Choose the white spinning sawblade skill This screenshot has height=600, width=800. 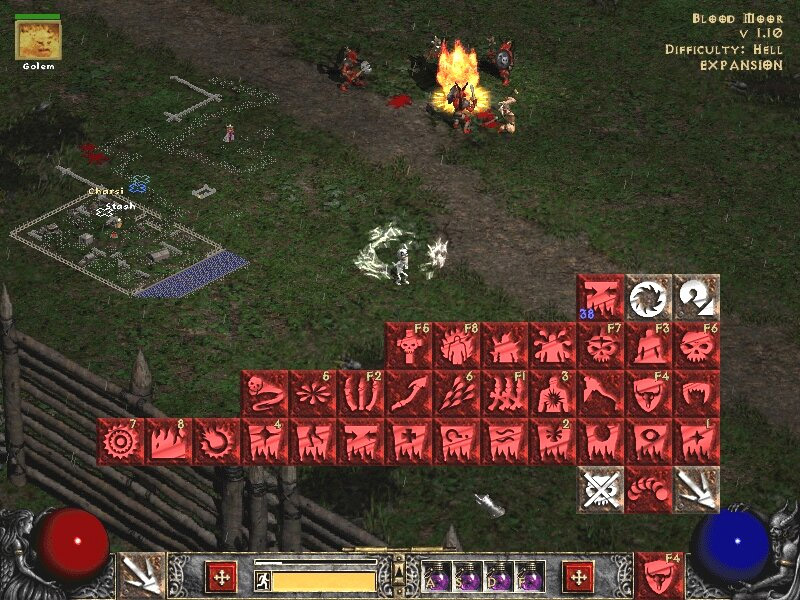tap(649, 297)
